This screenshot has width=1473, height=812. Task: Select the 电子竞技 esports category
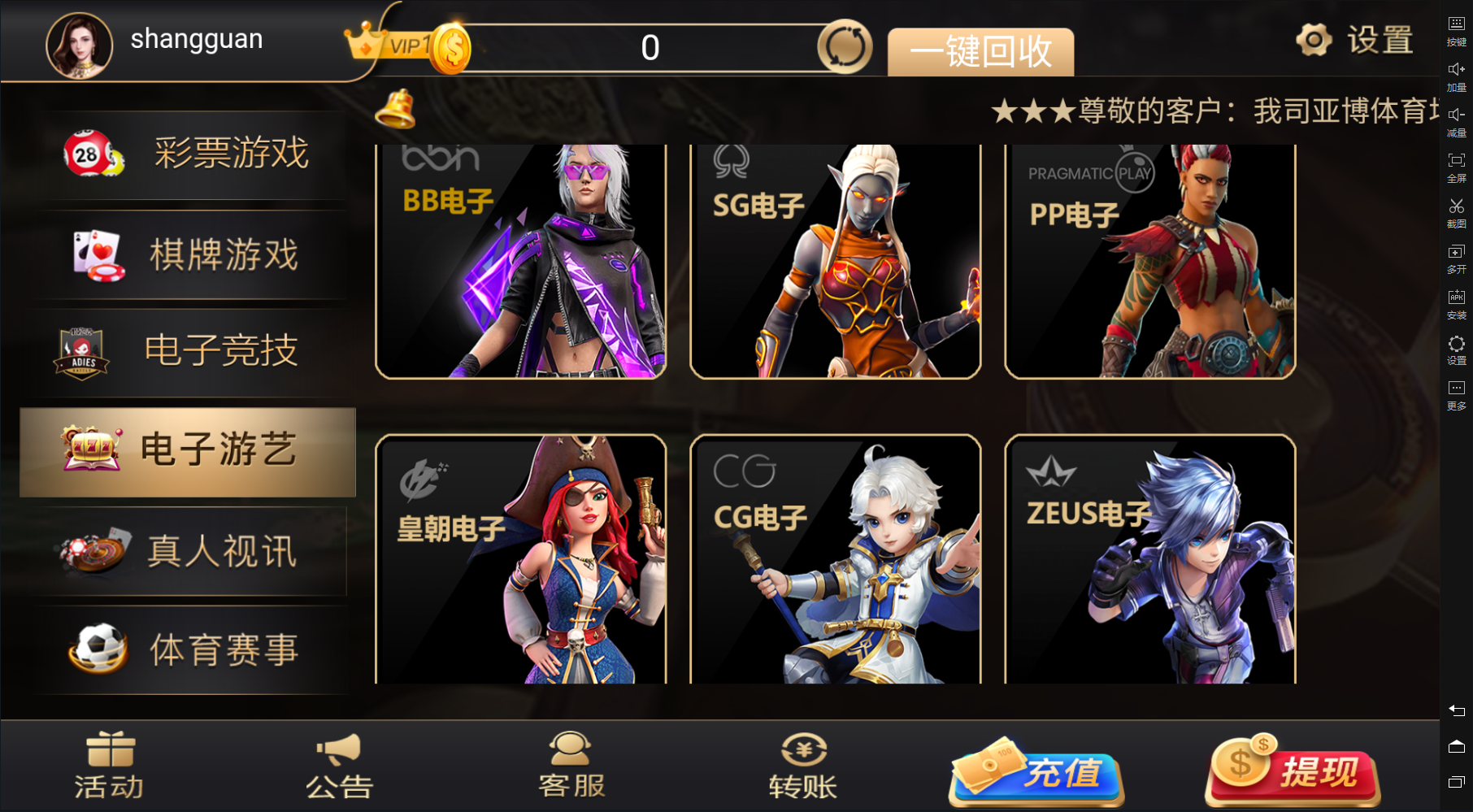[x=189, y=351]
